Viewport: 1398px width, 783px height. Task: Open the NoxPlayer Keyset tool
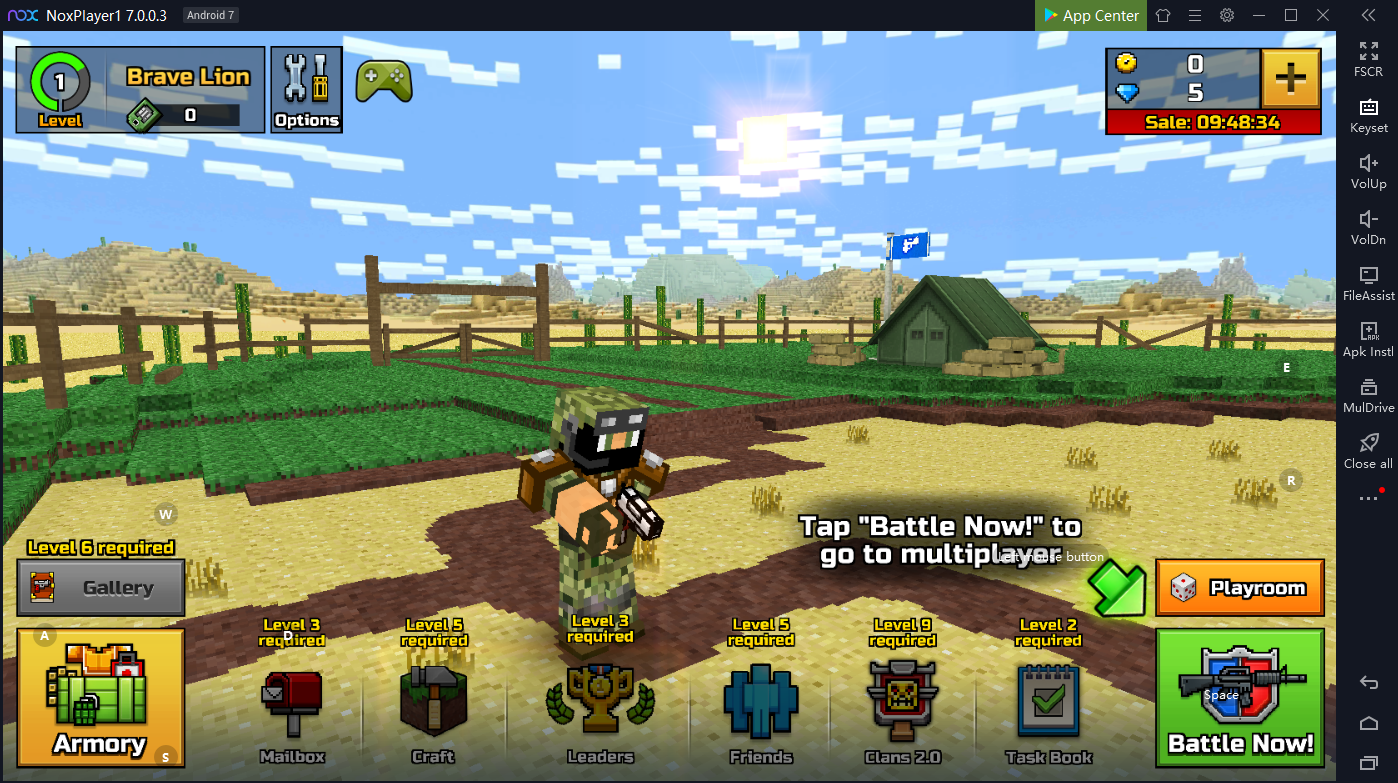pos(1368,115)
